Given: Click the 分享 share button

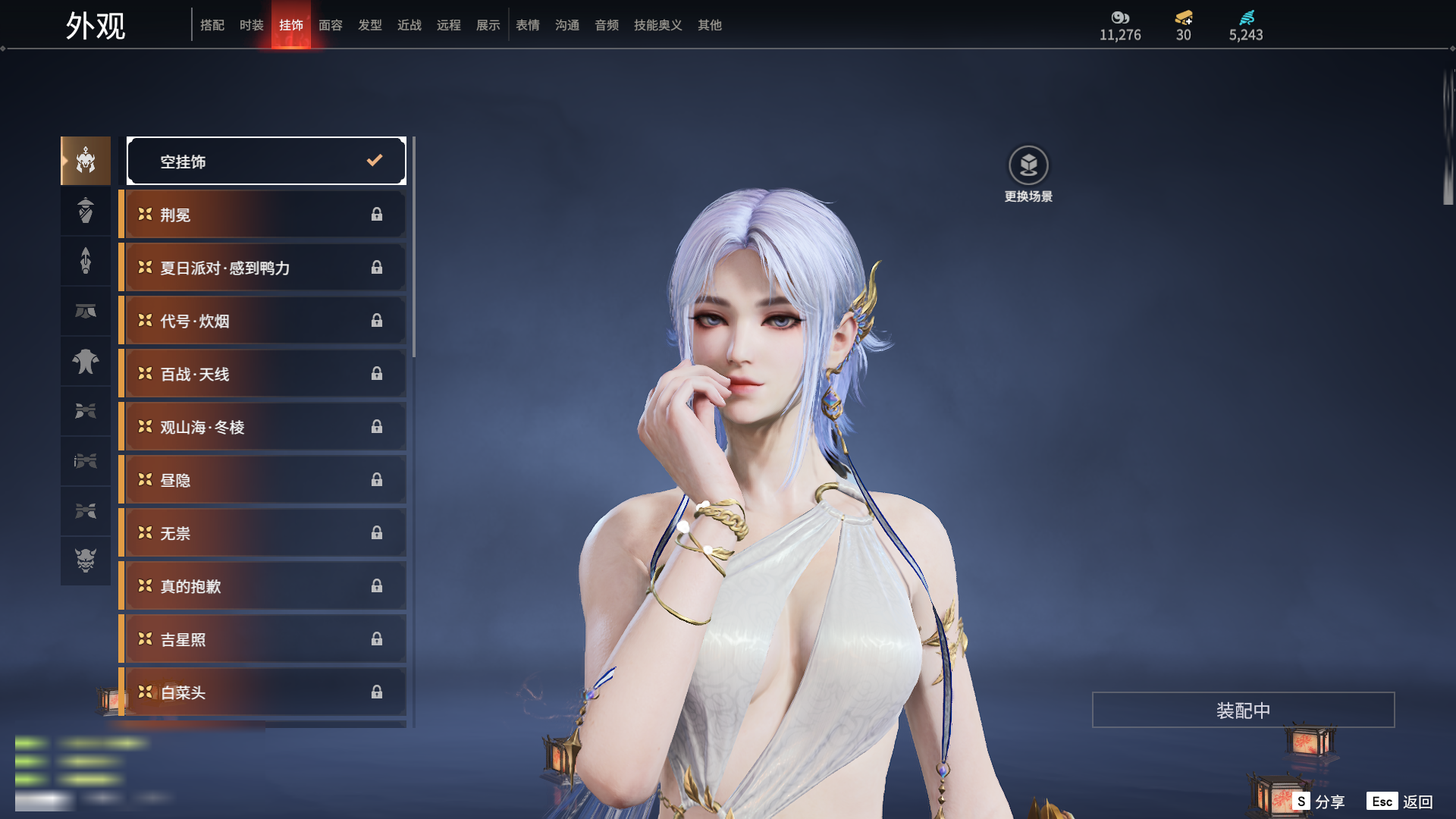Looking at the screenshot, I should click(1320, 802).
